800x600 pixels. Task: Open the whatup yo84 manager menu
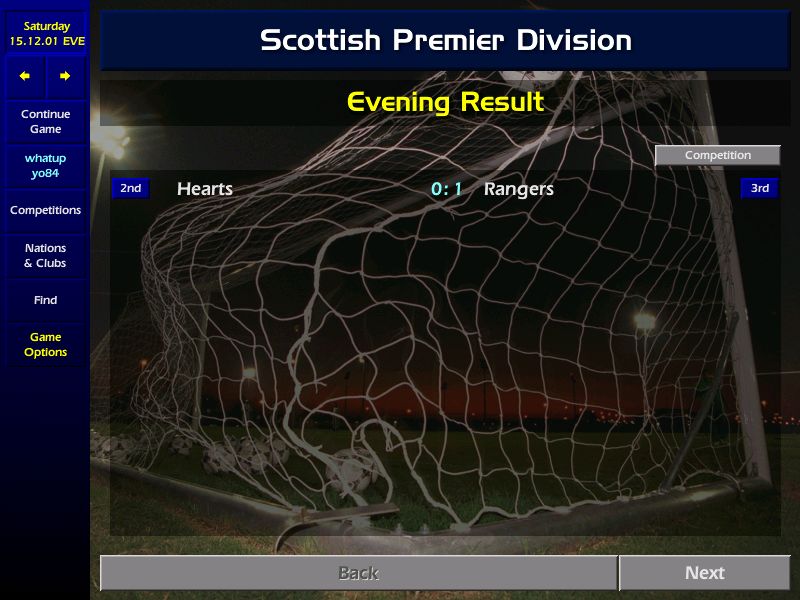[45, 166]
